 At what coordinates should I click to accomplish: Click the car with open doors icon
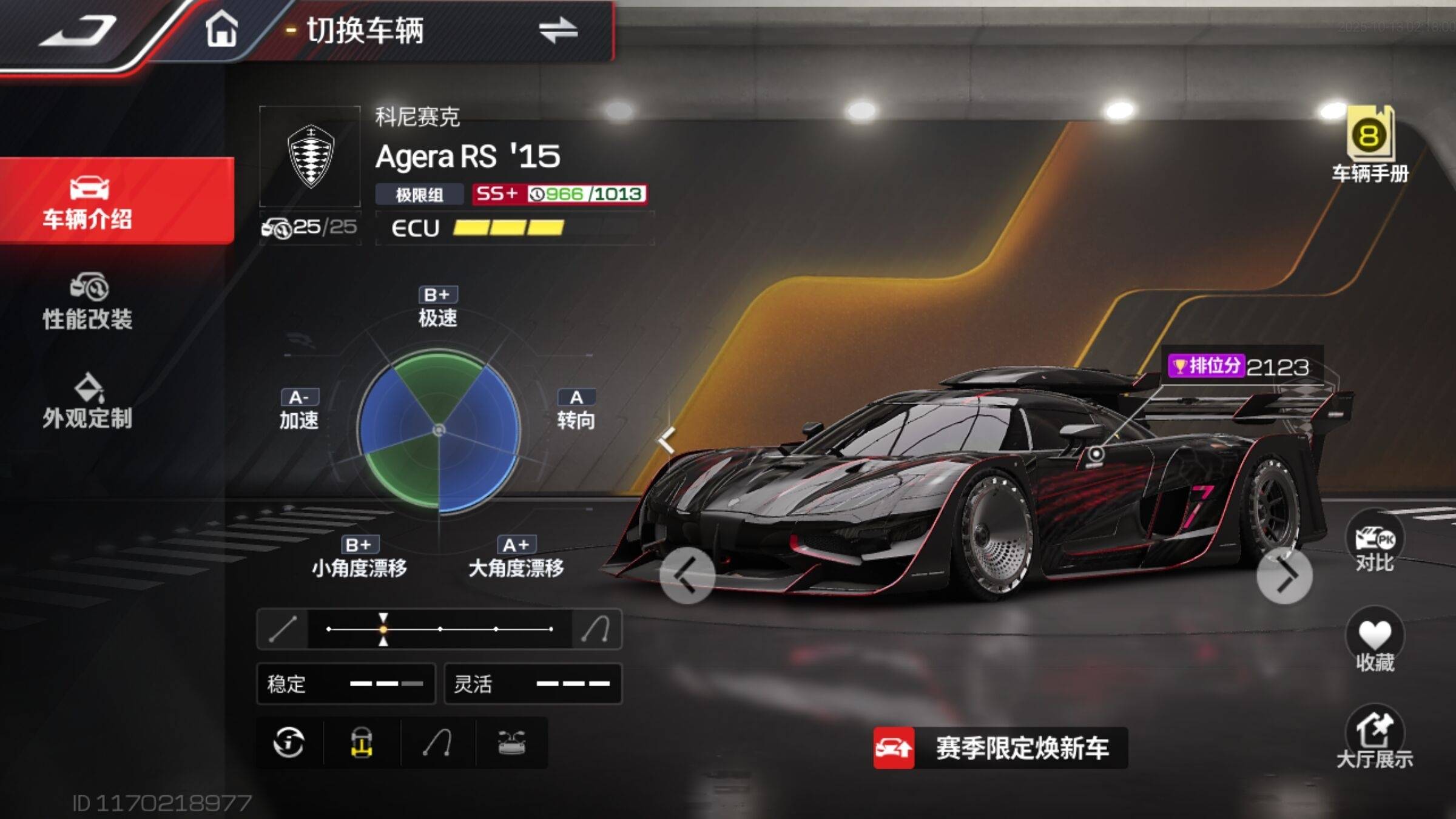pos(511,743)
